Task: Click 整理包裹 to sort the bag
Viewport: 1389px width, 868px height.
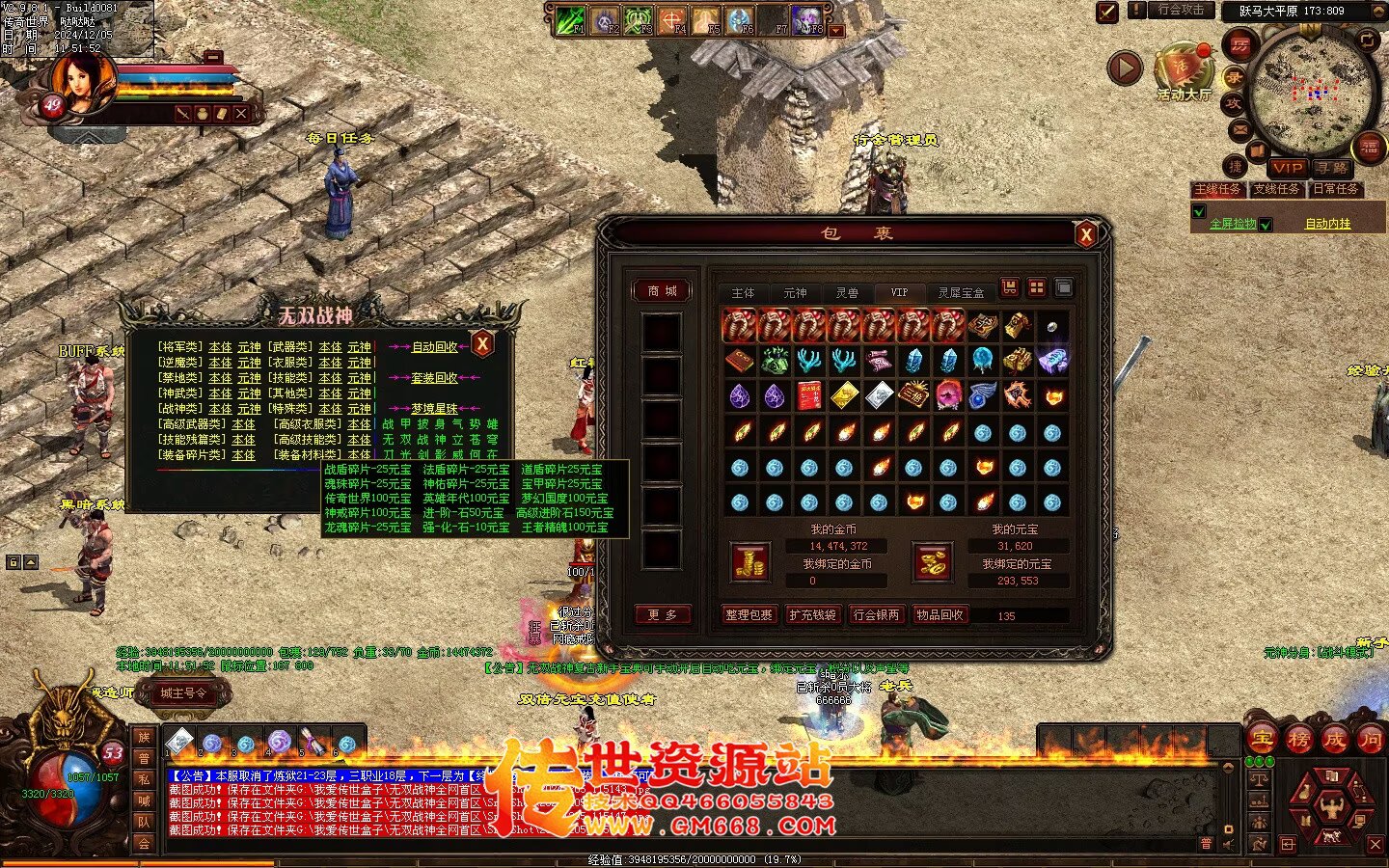Action: [749, 614]
